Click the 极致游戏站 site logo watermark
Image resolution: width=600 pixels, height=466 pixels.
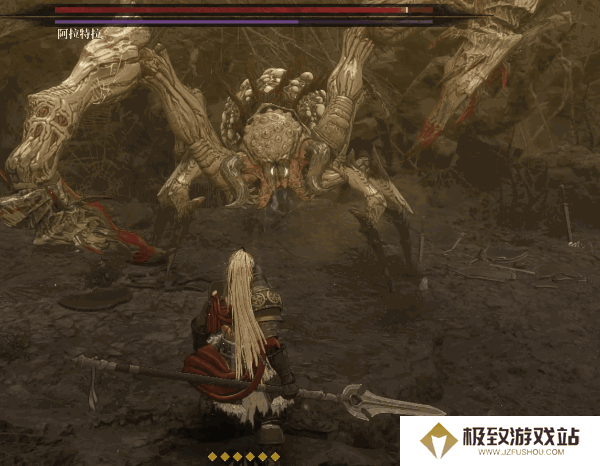499,440
